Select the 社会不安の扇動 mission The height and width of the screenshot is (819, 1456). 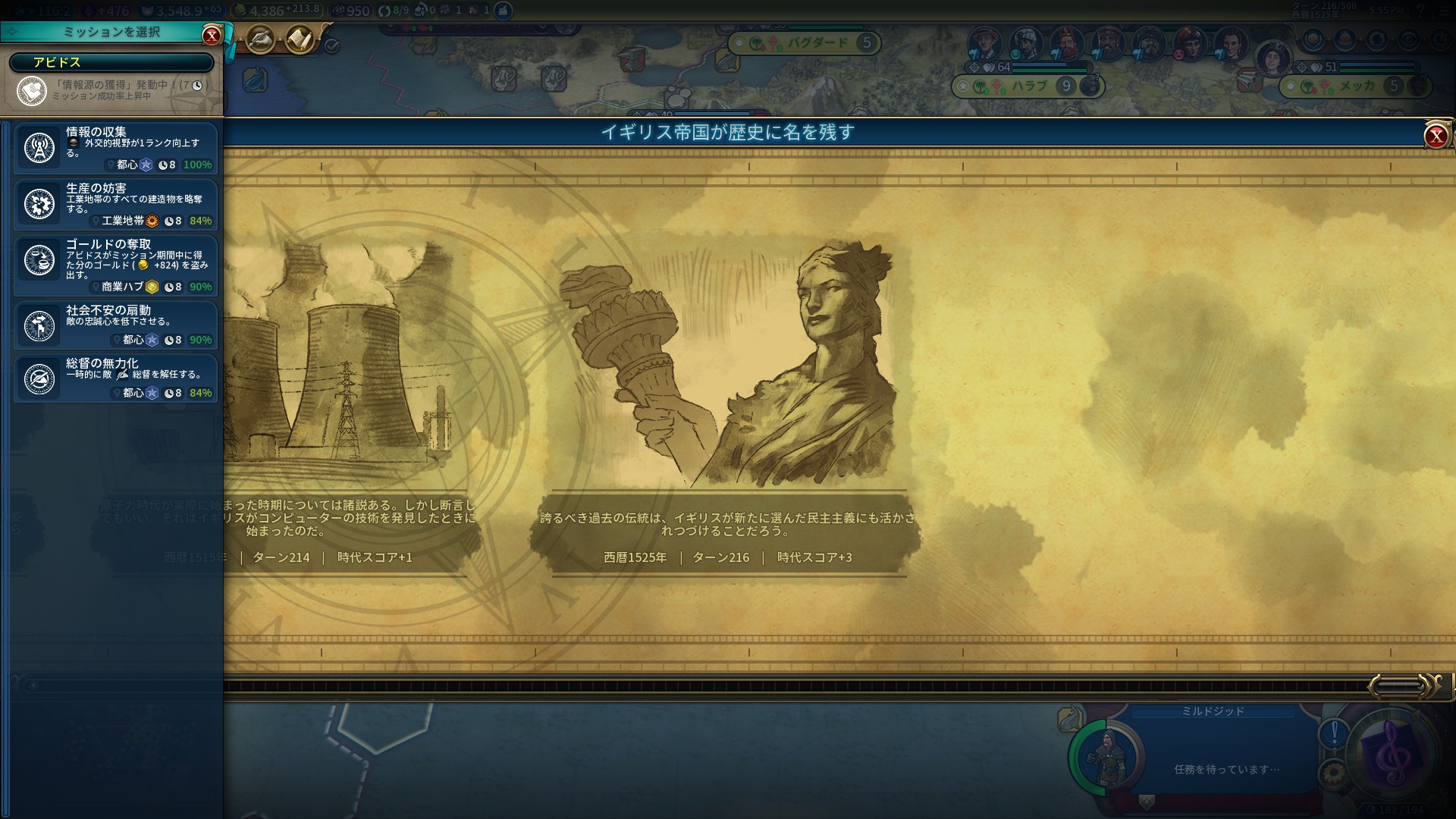[x=116, y=325]
